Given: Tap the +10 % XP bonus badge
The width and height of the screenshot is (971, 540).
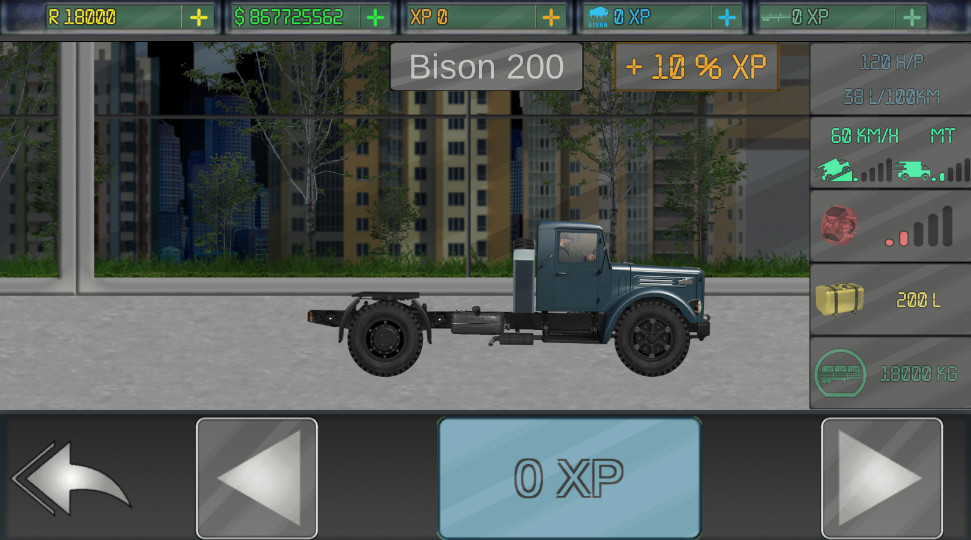Looking at the screenshot, I should coord(696,67).
